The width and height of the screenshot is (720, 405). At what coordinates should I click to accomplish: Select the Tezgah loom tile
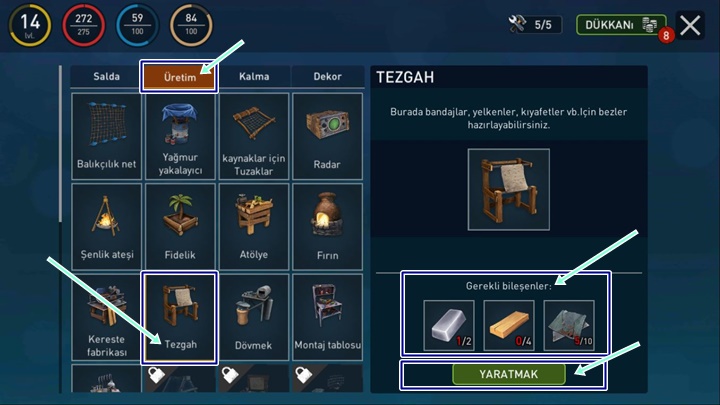180,317
